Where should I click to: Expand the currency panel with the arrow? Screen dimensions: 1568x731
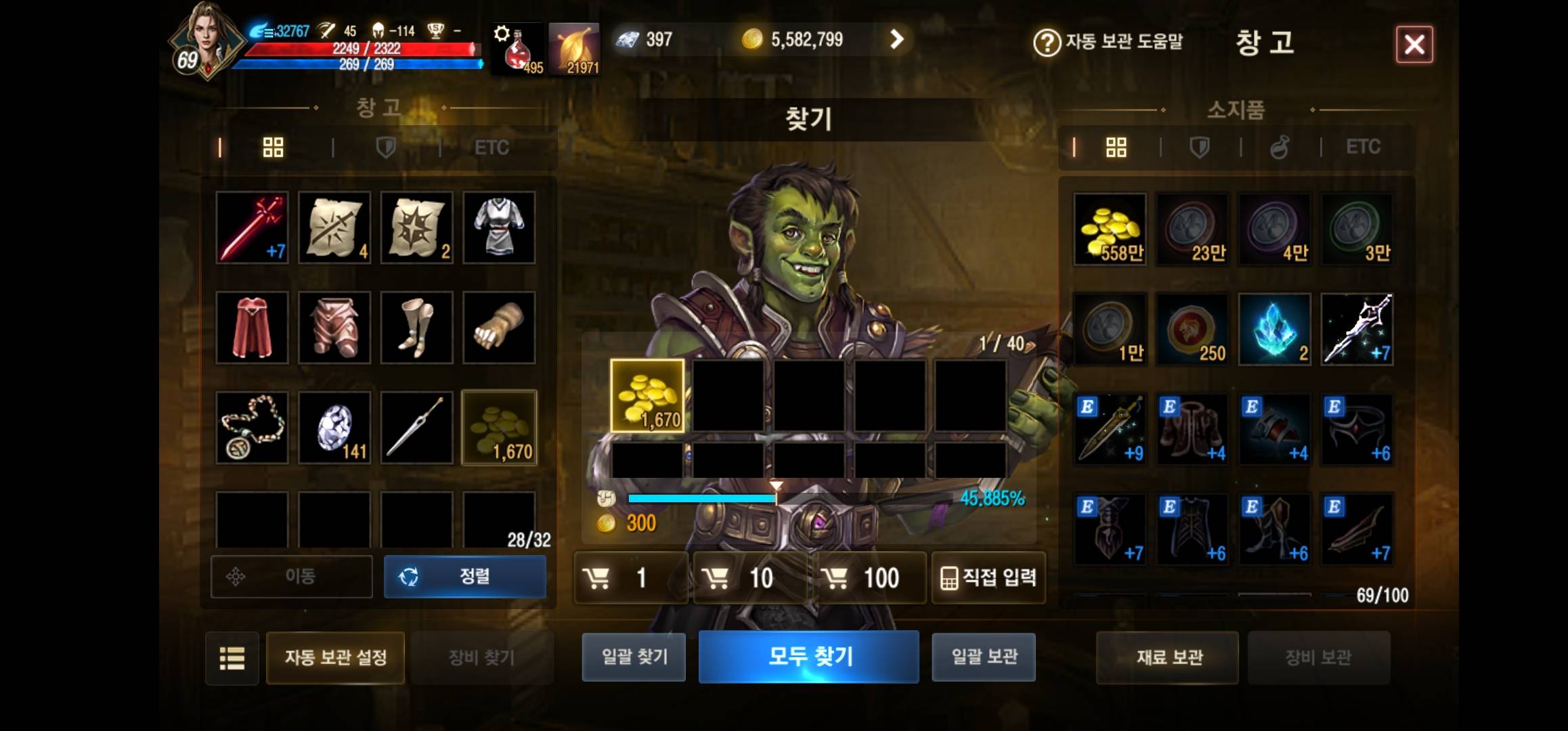coord(898,39)
